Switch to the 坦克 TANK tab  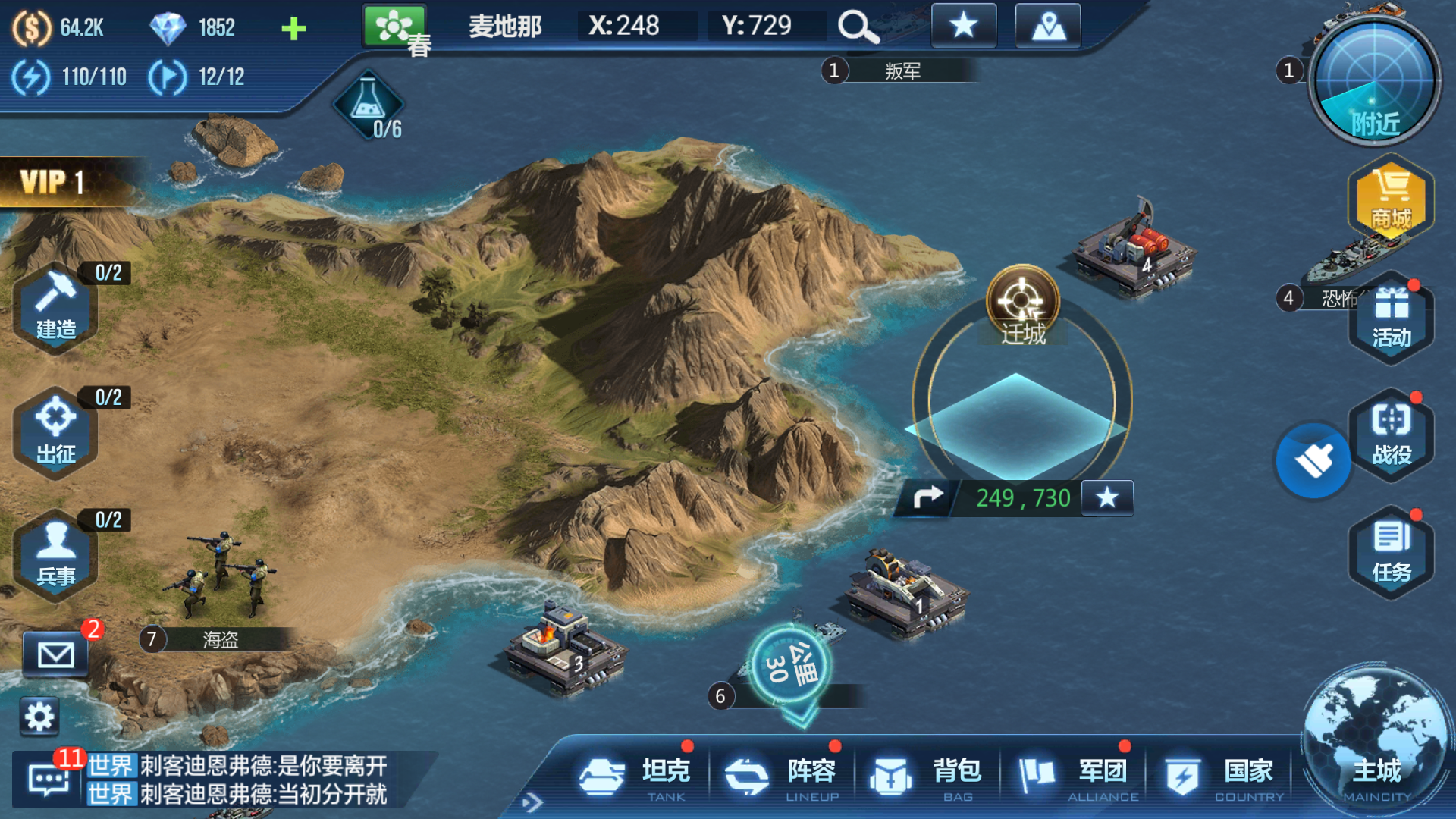pos(637,773)
